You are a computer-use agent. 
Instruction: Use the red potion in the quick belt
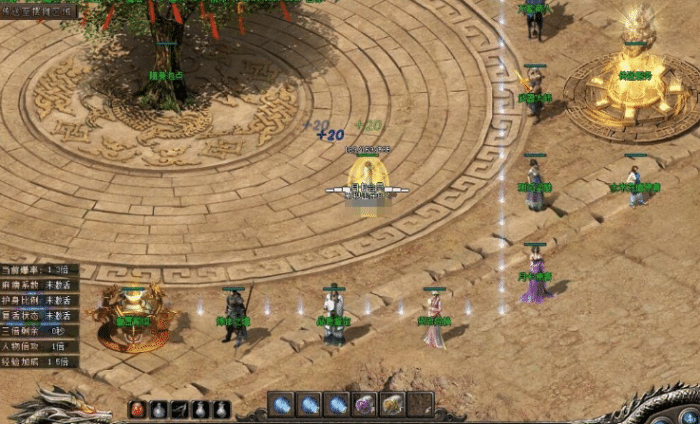click(138, 409)
